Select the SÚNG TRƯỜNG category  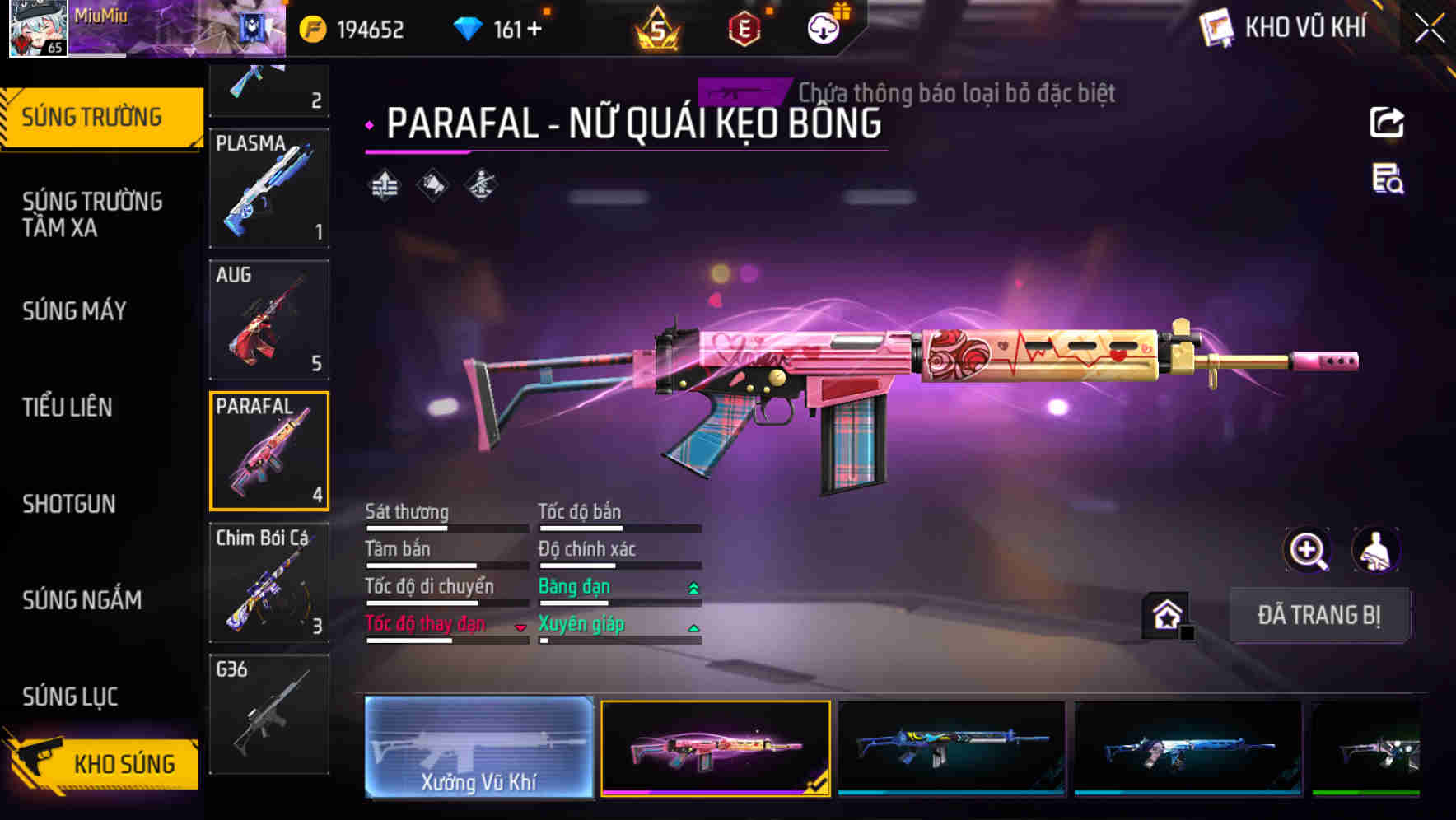[91, 117]
